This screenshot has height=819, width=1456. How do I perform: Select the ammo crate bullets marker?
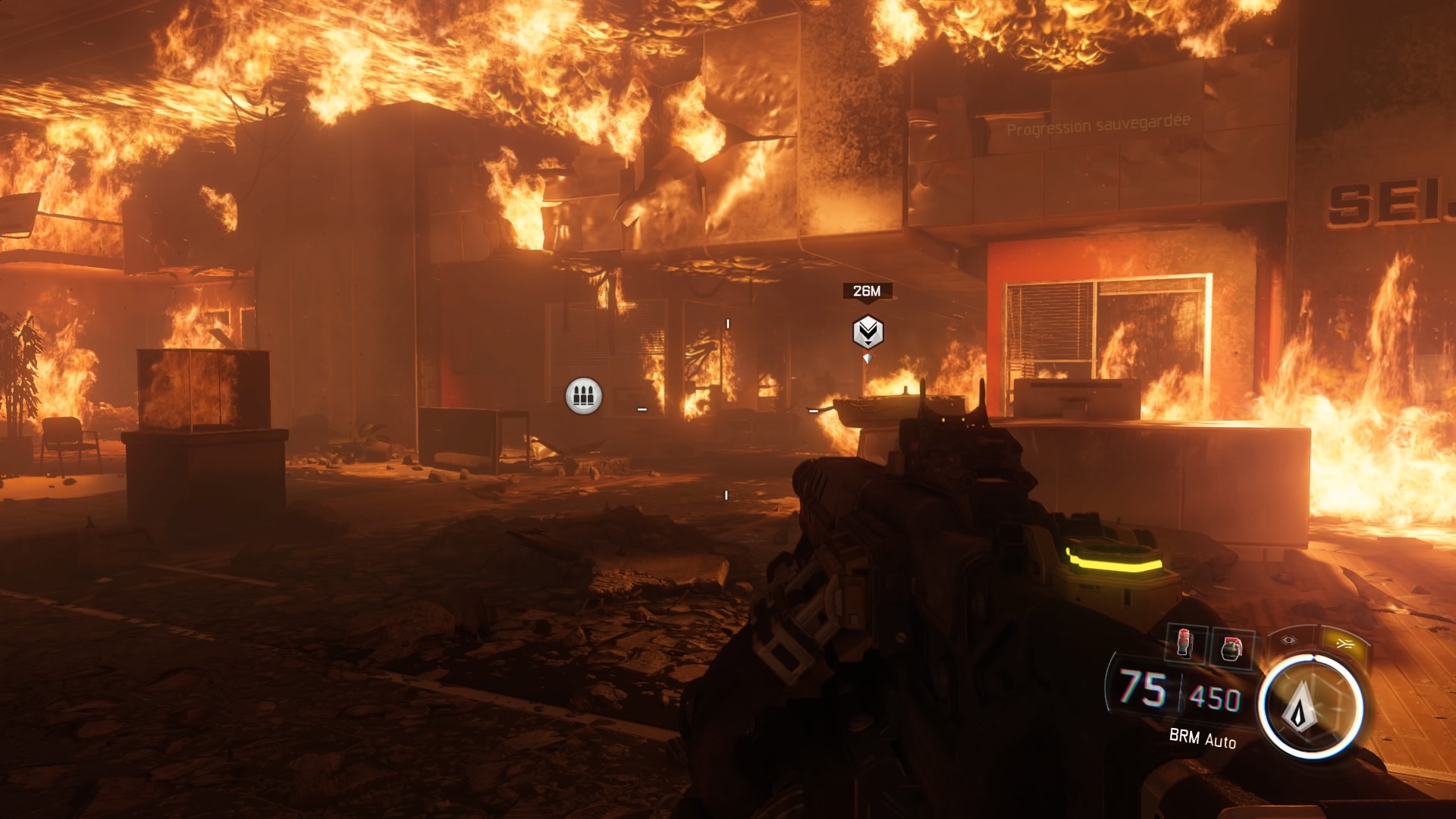tap(584, 396)
